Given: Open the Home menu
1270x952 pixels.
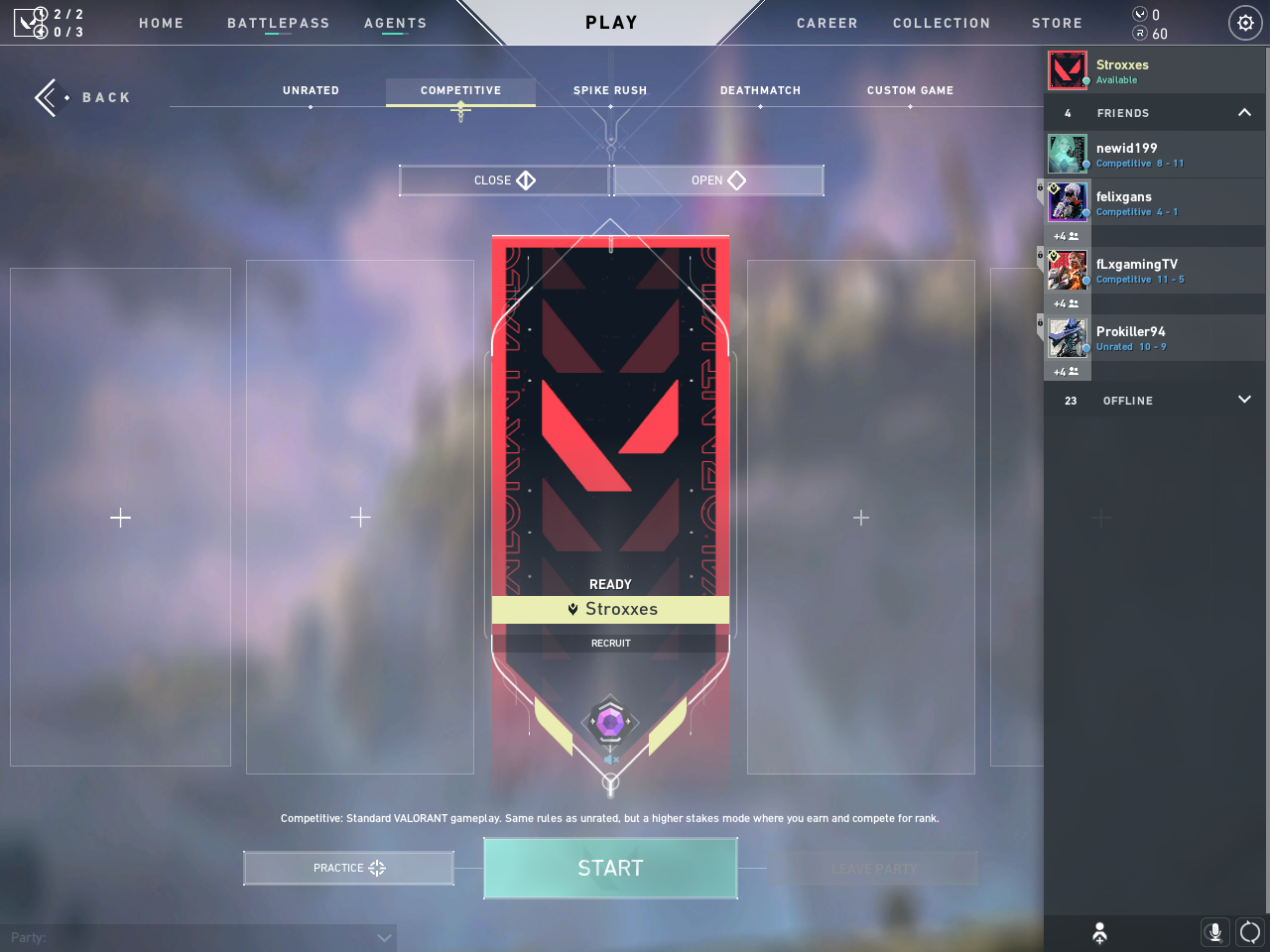Looking at the screenshot, I should (x=161, y=23).
